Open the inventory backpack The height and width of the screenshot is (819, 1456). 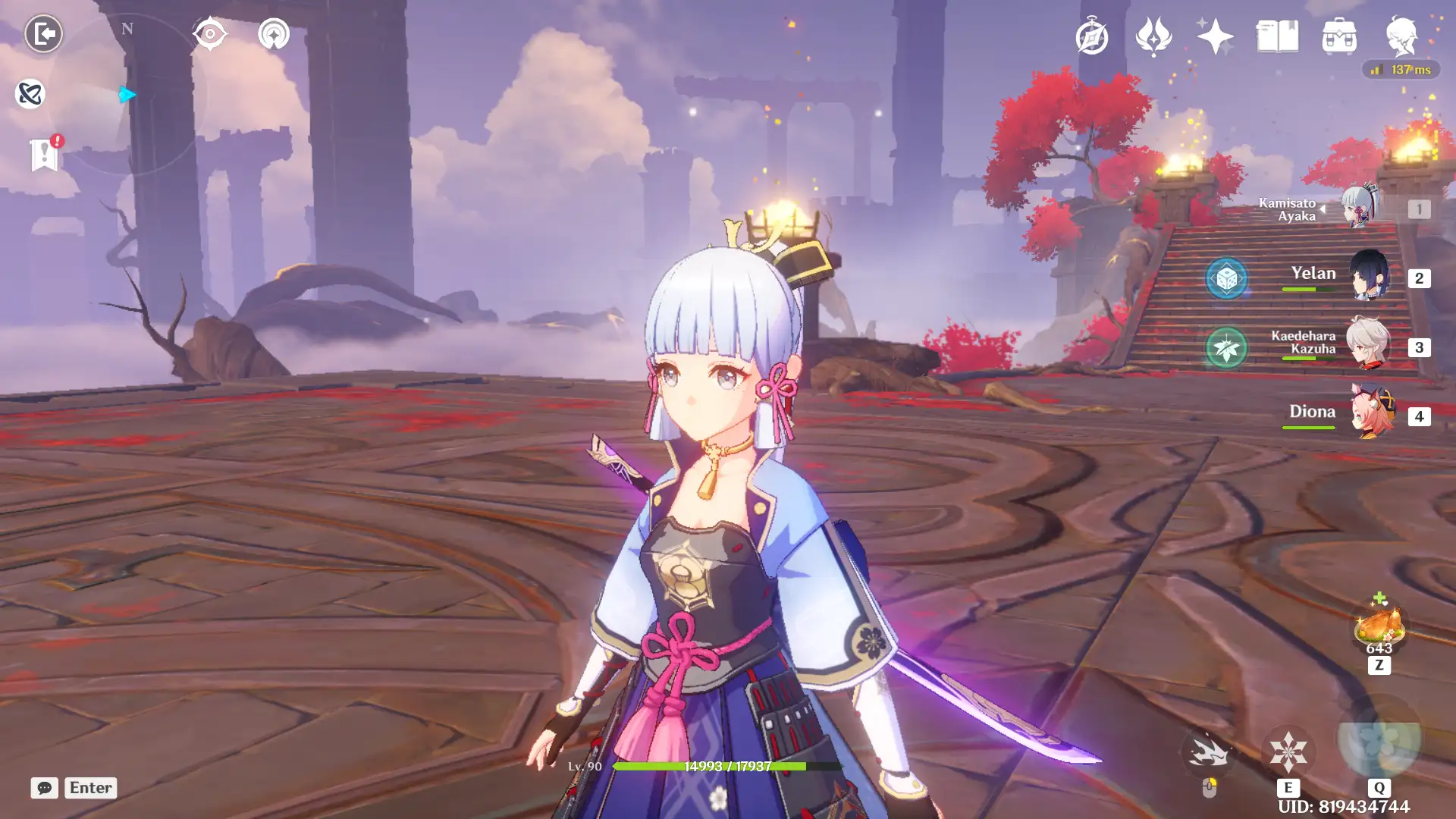pos(1339,36)
